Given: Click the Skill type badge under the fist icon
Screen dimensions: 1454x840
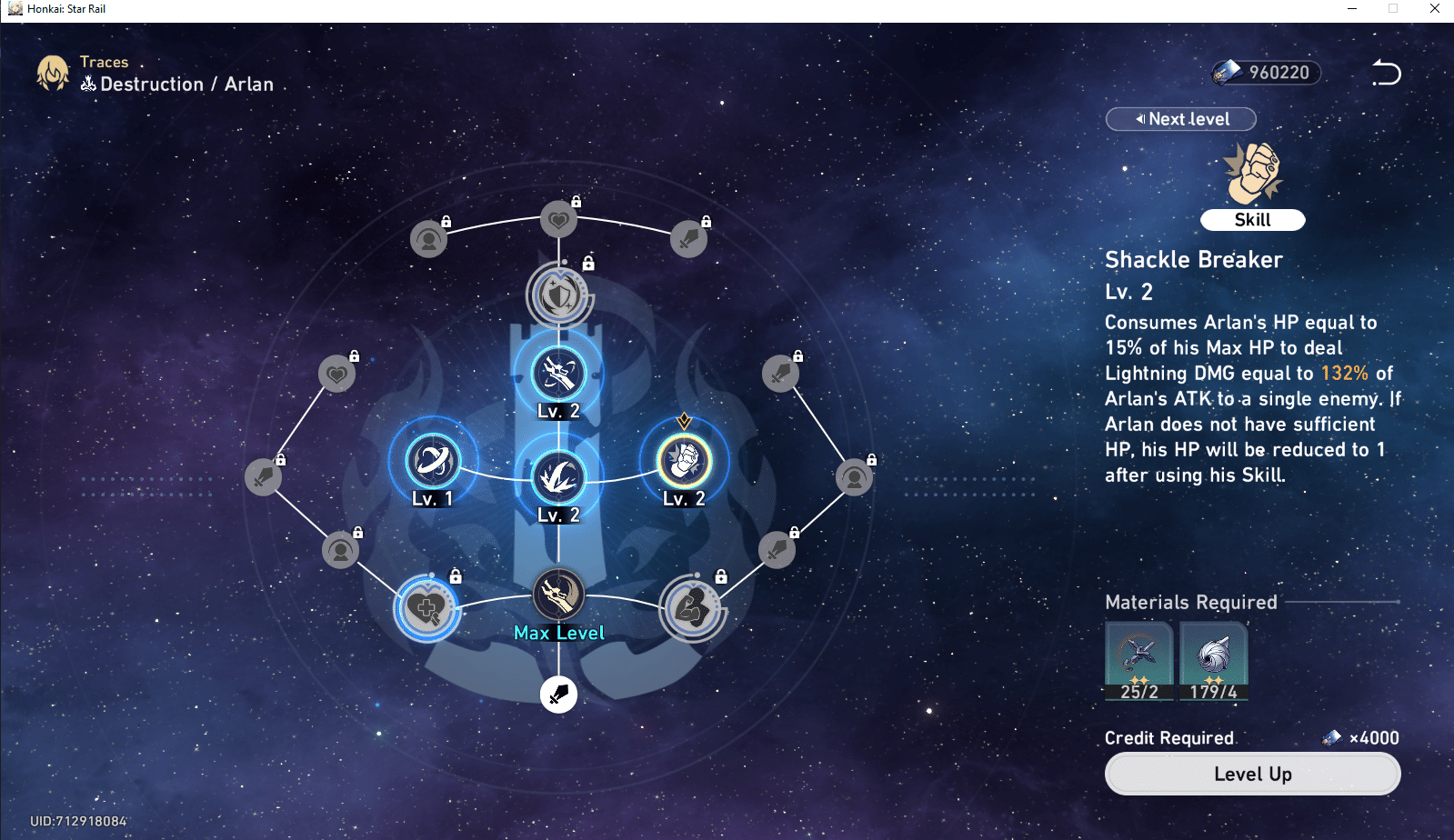Looking at the screenshot, I should coord(1252,219).
